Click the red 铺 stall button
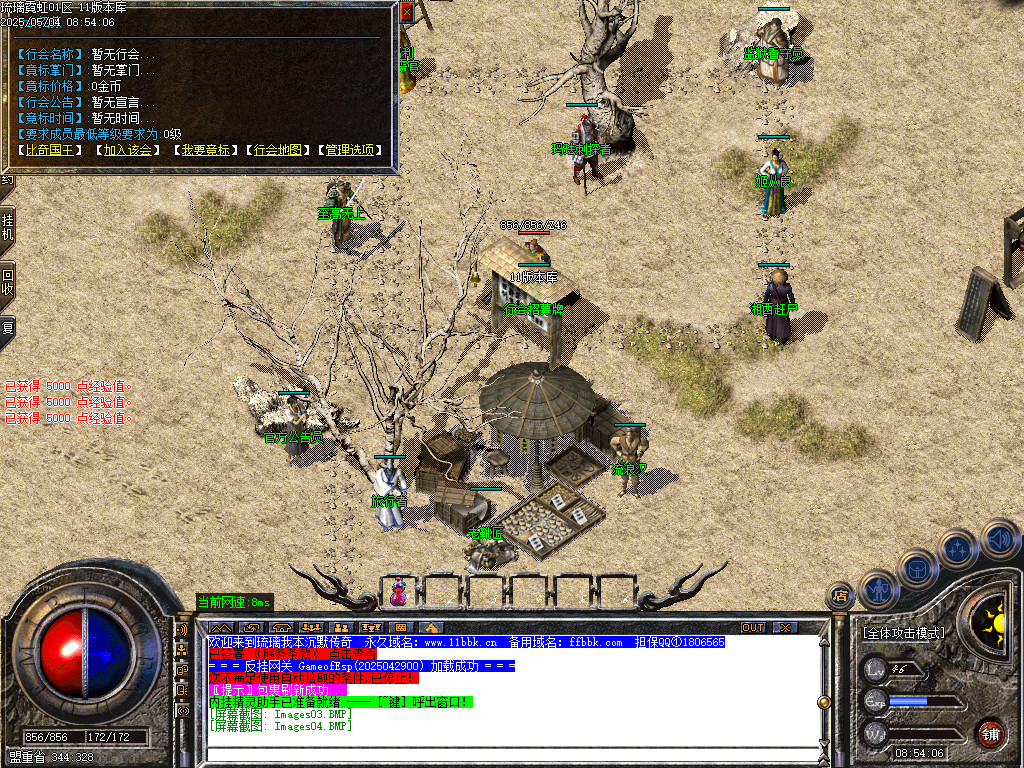This screenshot has width=1024, height=768. (x=990, y=733)
